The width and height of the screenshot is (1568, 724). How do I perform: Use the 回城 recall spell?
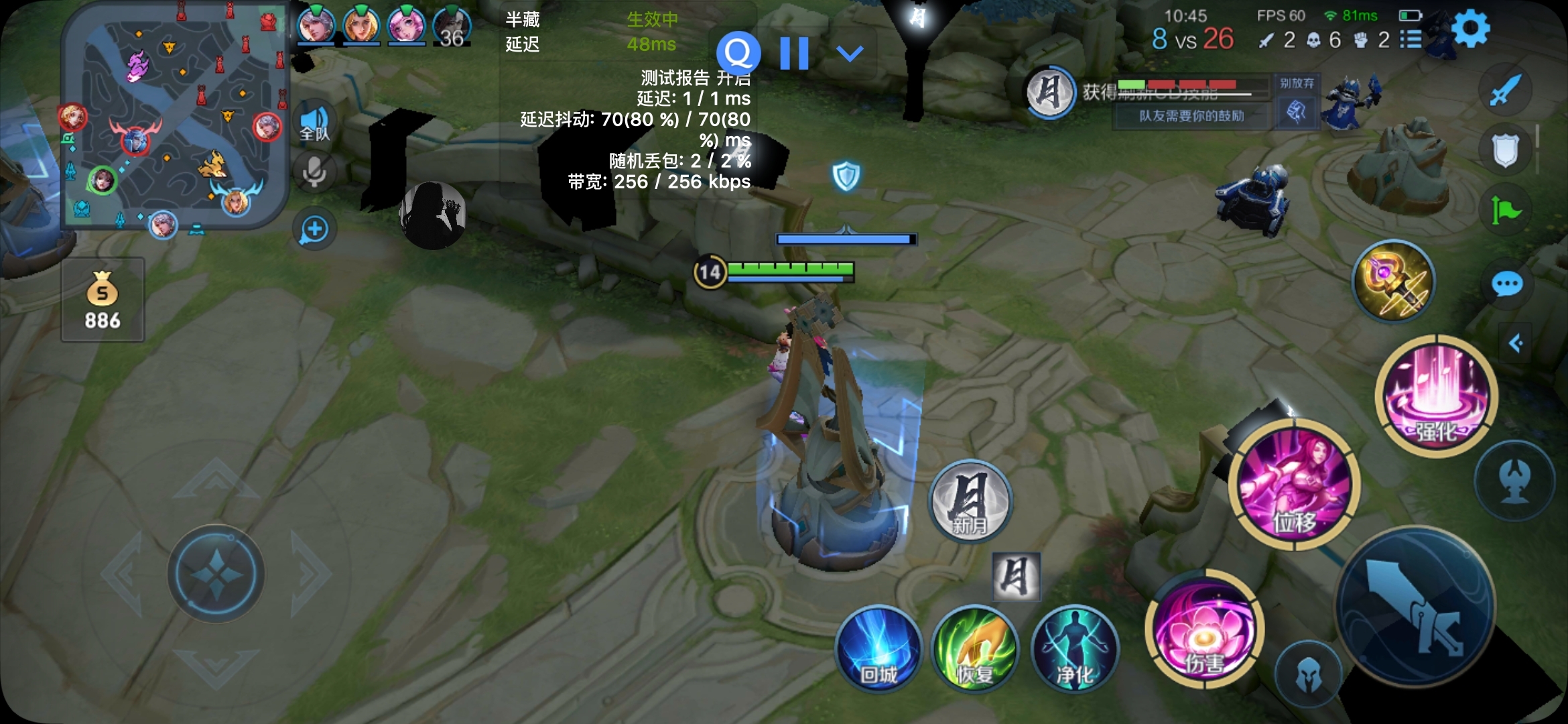tap(878, 649)
